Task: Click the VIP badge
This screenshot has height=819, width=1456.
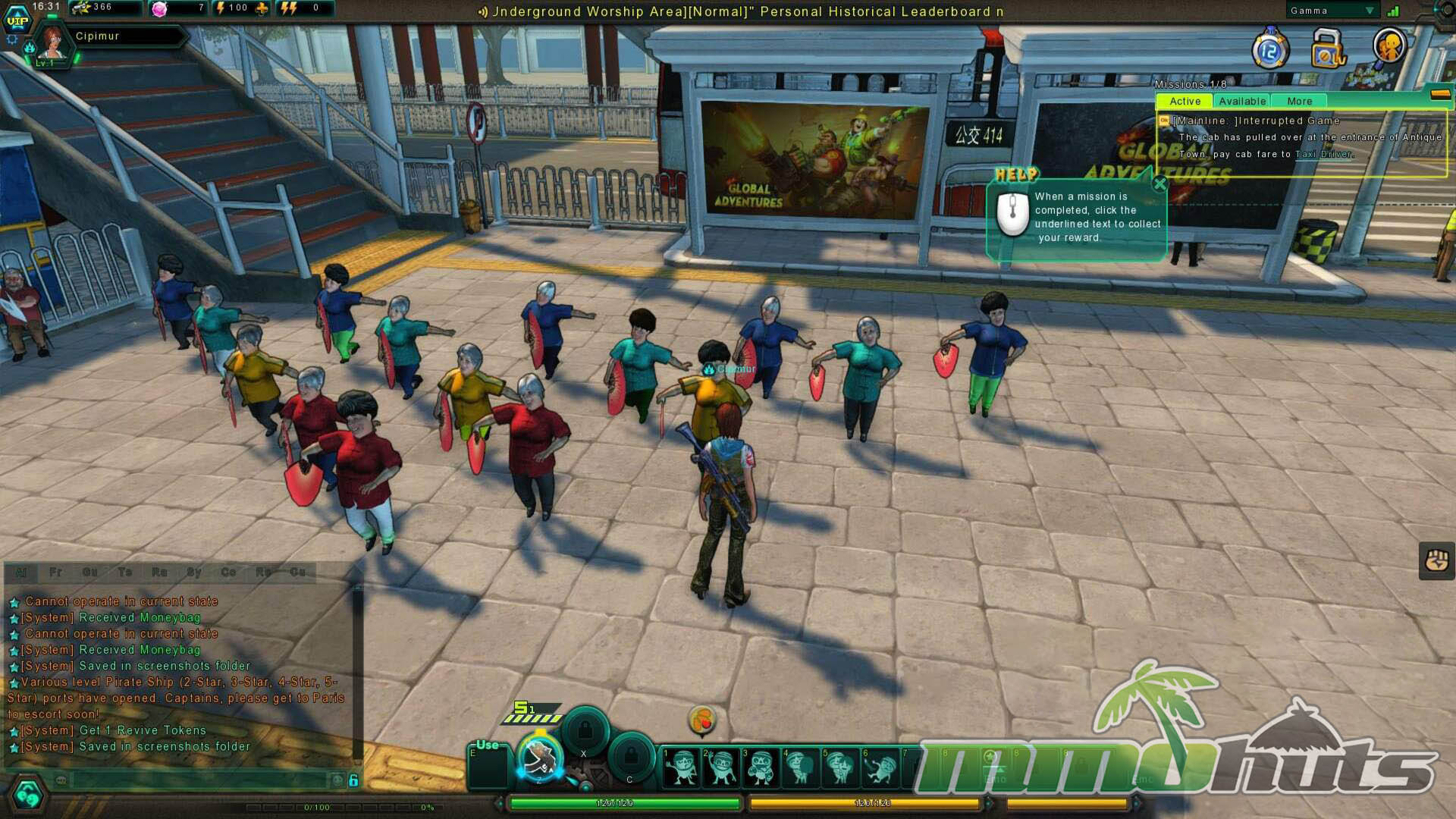Action: click(17, 20)
